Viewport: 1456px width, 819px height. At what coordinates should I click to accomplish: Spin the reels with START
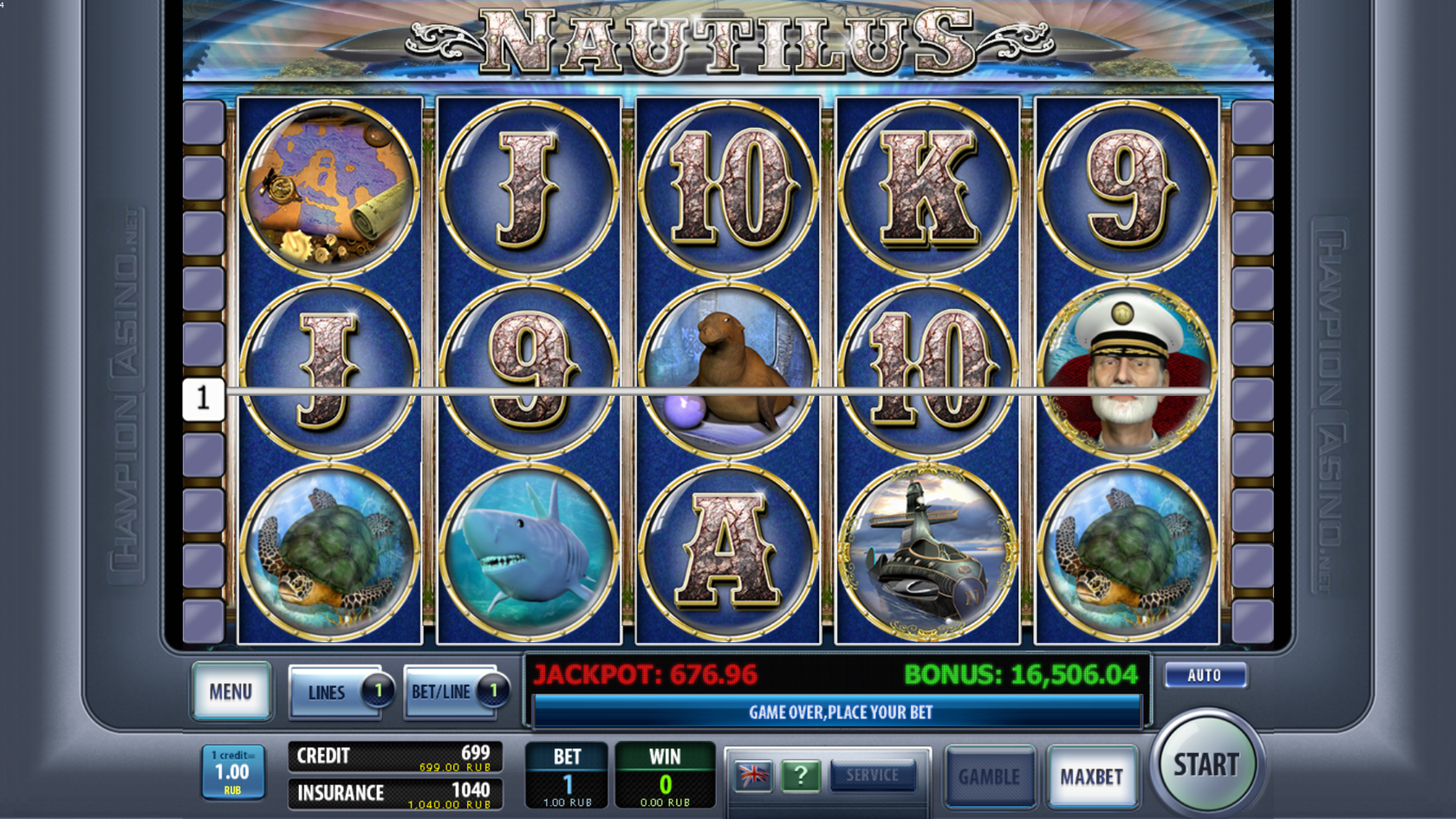[x=1206, y=764]
